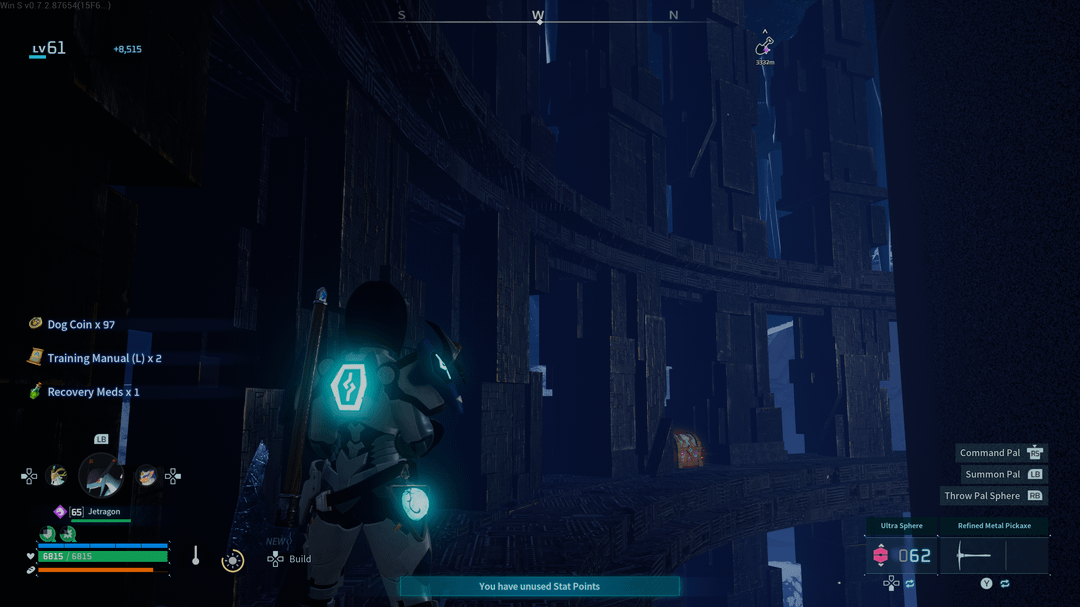Check the sun time-of-day dial
The height and width of the screenshot is (607, 1080).
[232, 561]
